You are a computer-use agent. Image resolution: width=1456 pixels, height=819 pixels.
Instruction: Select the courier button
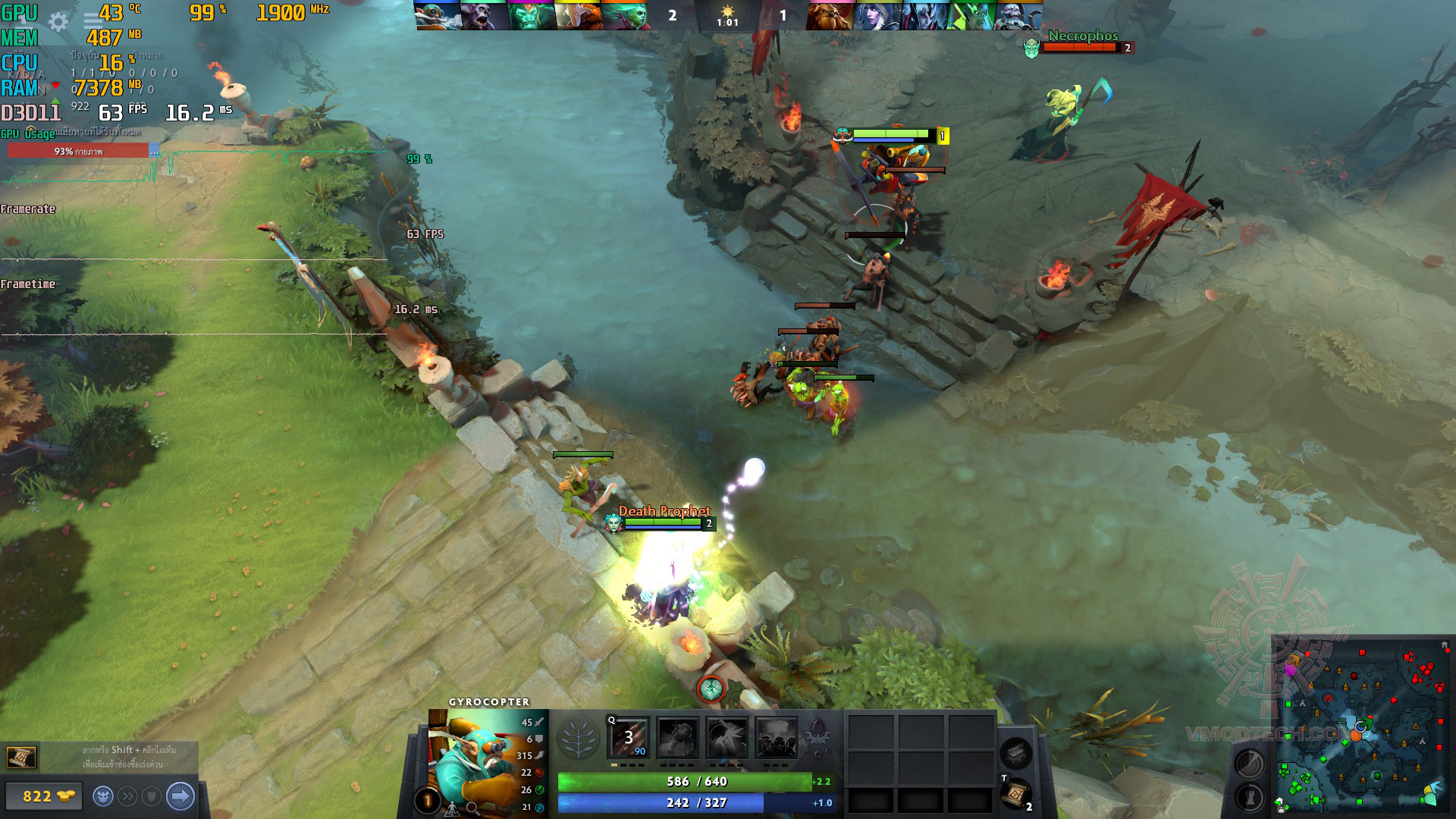click(103, 796)
